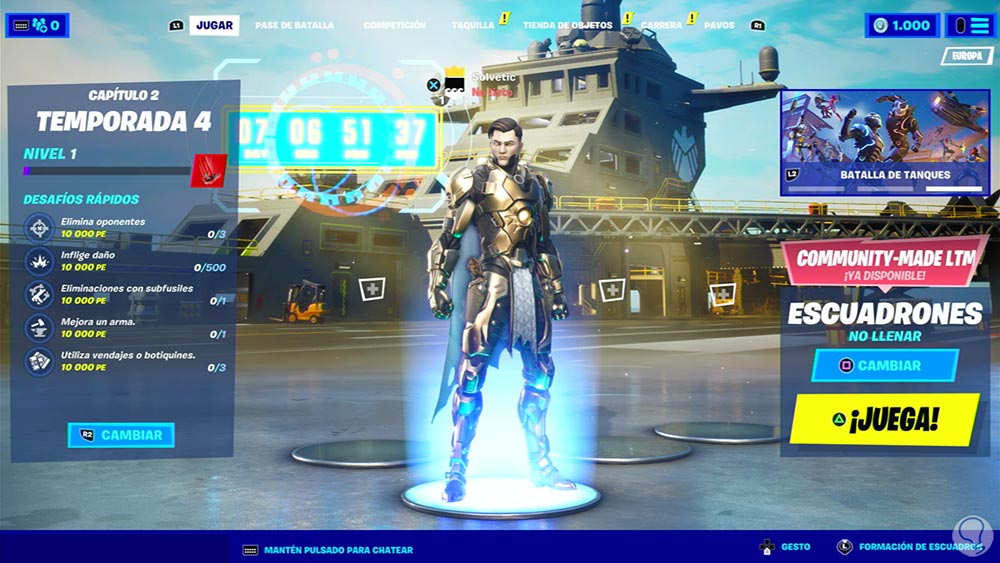Open the Pavos tab
The width and height of the screenshot is (1000, 563).
coord(718,25)
